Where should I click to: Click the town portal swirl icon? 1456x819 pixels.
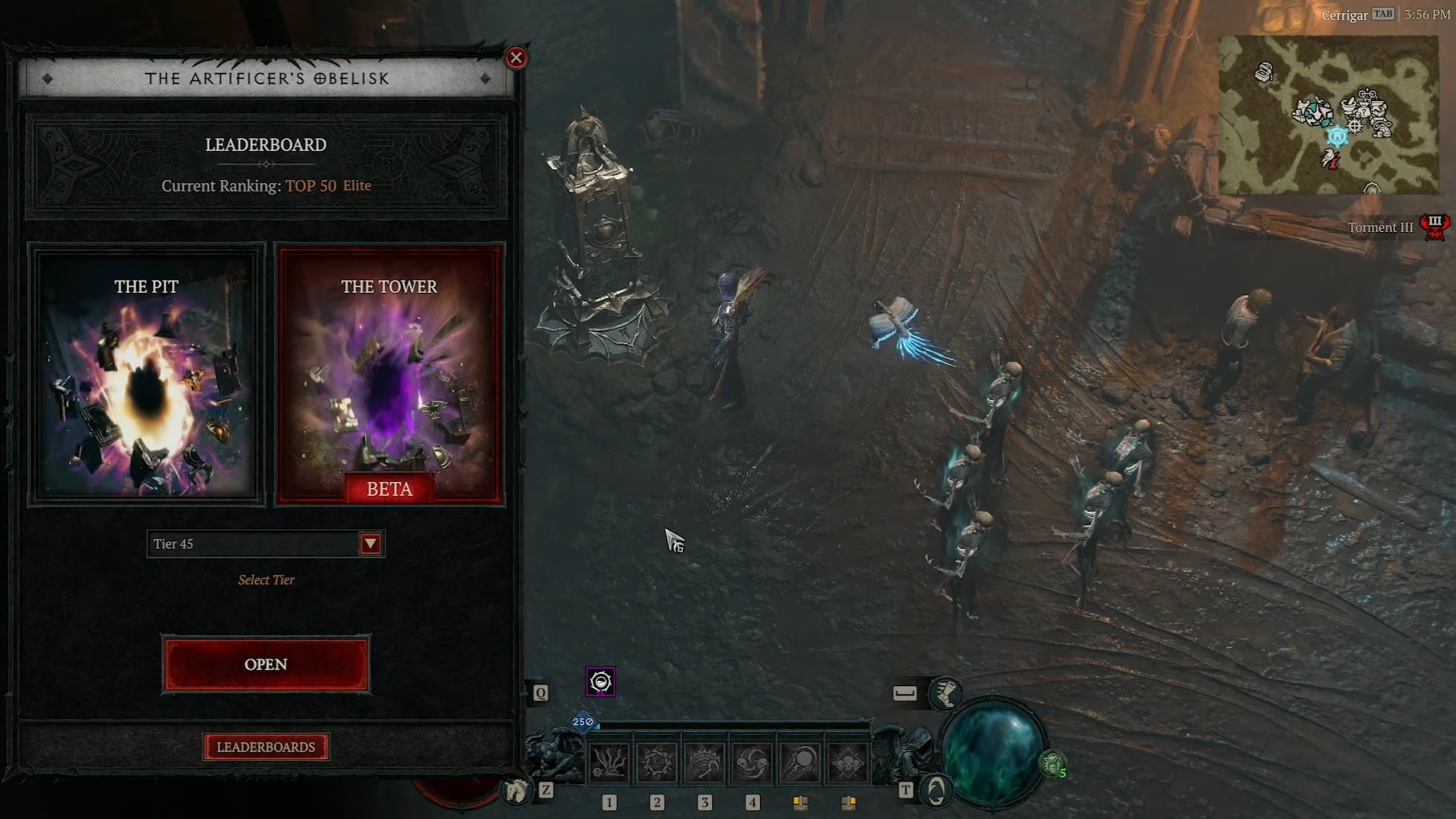936,791
